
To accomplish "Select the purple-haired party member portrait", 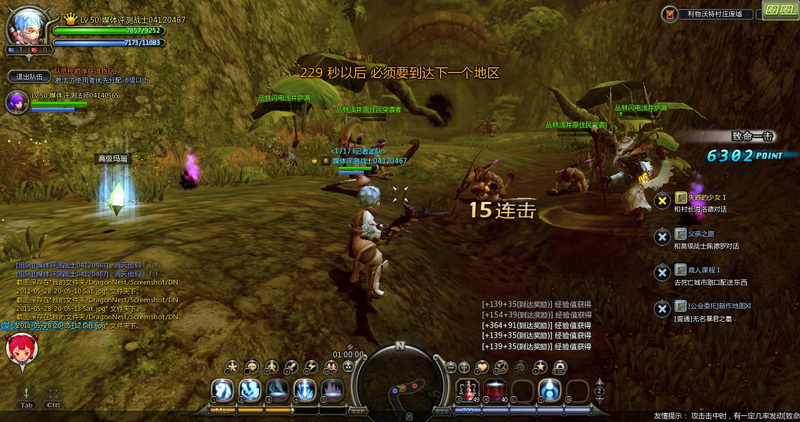I will pyautogui.click(x=17, y=100).
